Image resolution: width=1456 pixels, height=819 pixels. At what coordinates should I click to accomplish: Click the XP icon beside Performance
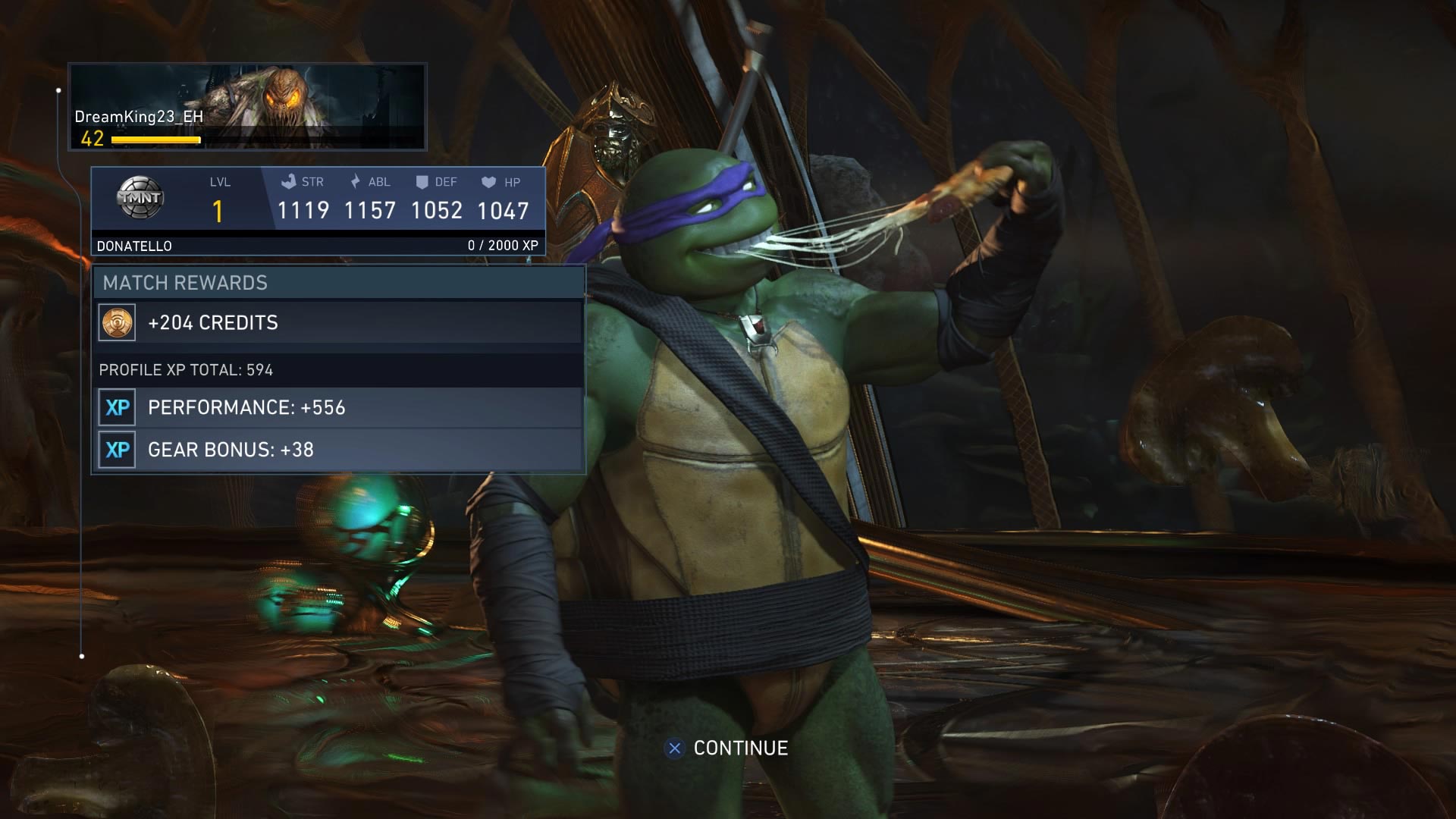pyautogui.click(x=116, y=407)
